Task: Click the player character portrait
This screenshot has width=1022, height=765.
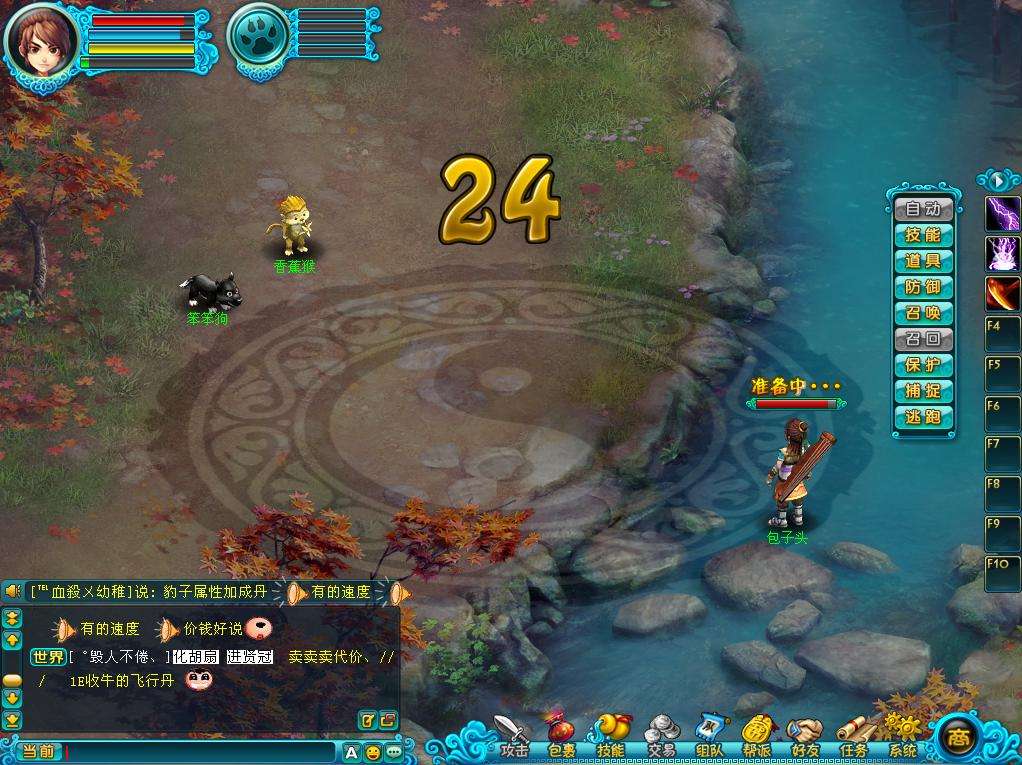Action: pos(42,43)
